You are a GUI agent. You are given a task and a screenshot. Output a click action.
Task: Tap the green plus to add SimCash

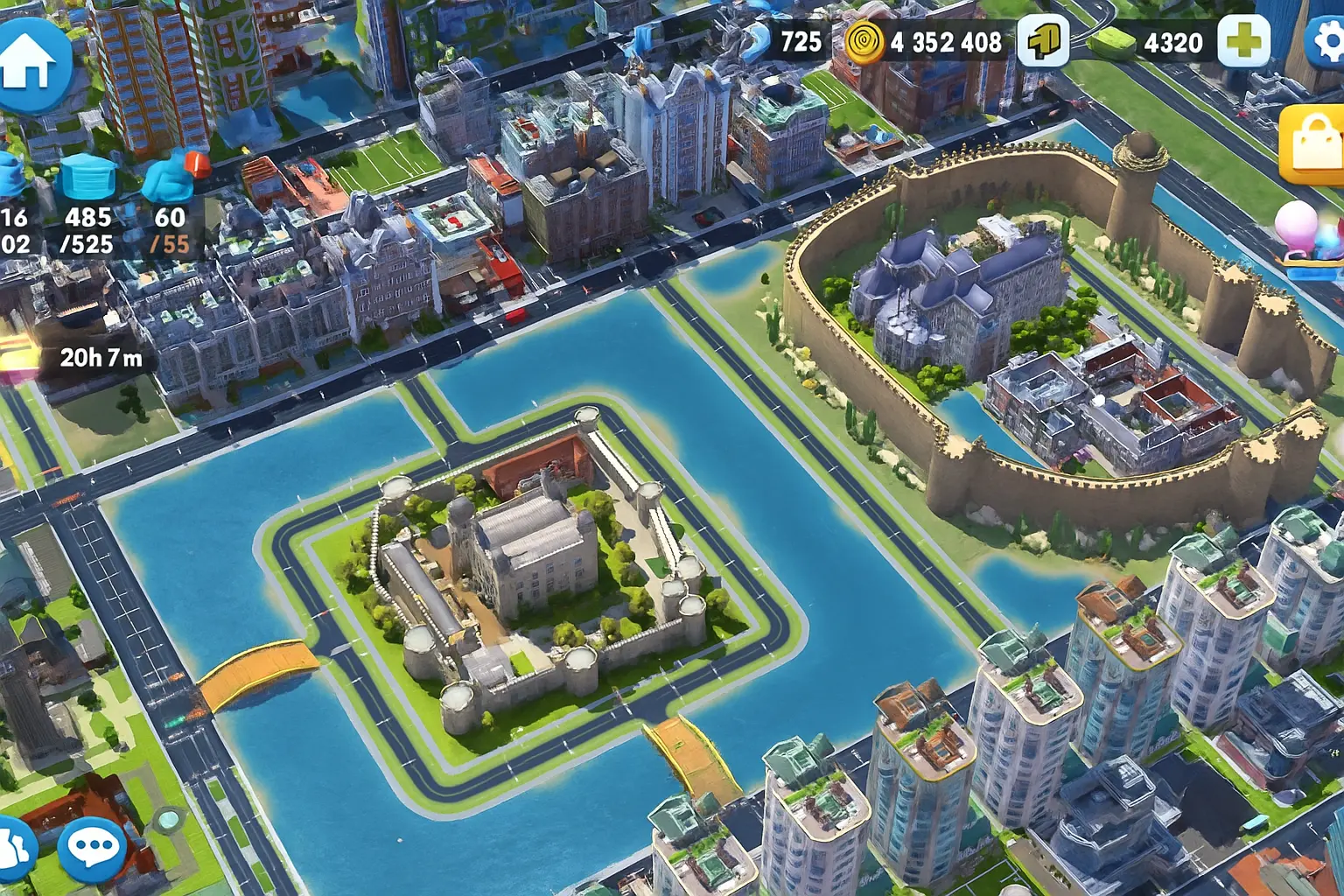pos(1245,41)
